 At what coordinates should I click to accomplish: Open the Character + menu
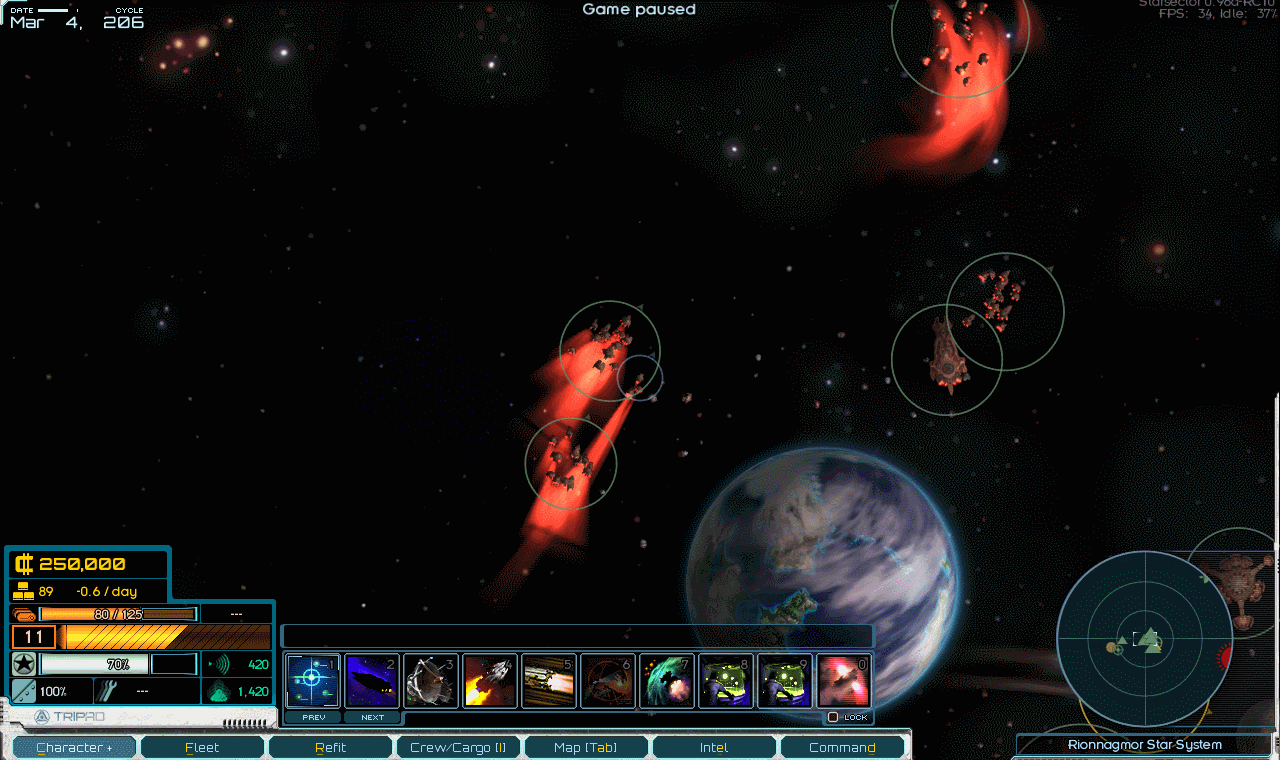click(x=73, y=746)
